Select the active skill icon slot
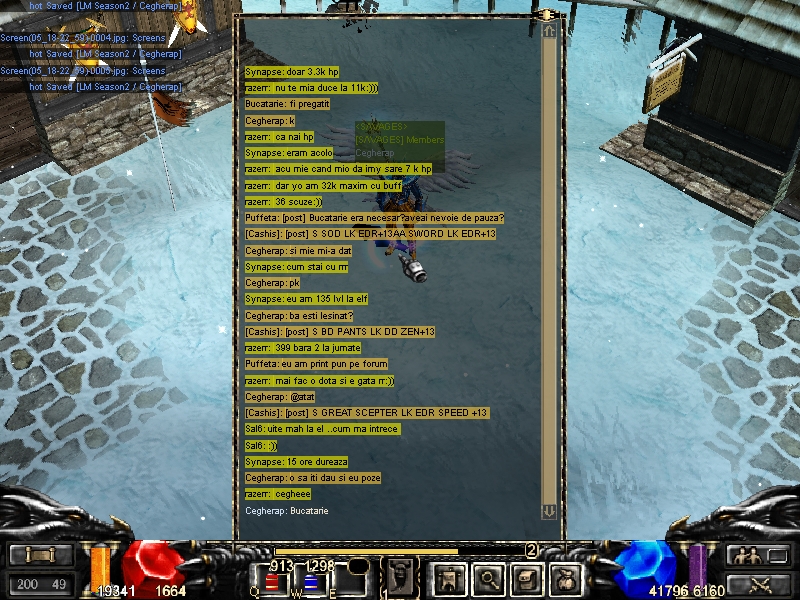800x600 pixels. 401,576
